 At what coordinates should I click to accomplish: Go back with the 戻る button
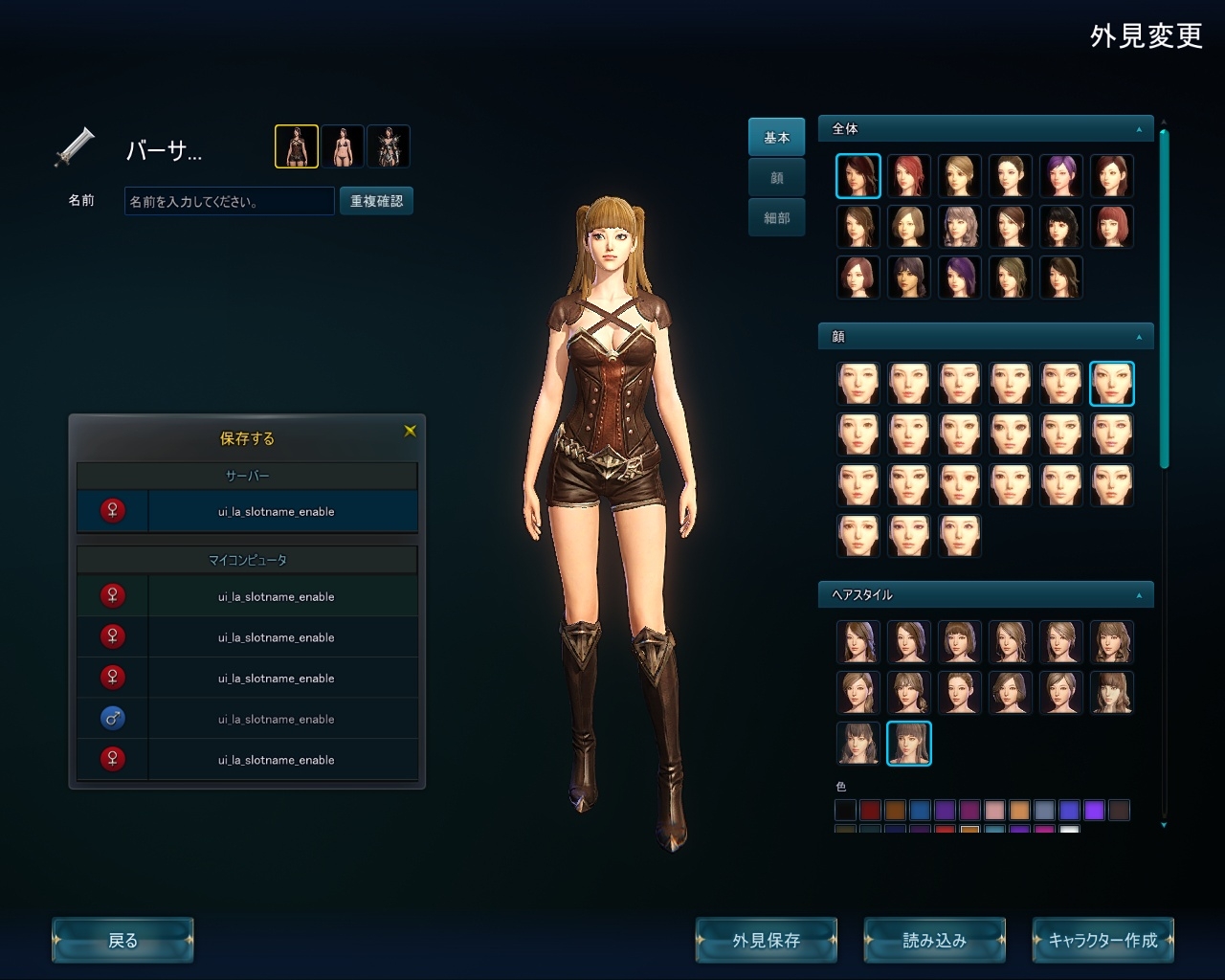point(122,940)
